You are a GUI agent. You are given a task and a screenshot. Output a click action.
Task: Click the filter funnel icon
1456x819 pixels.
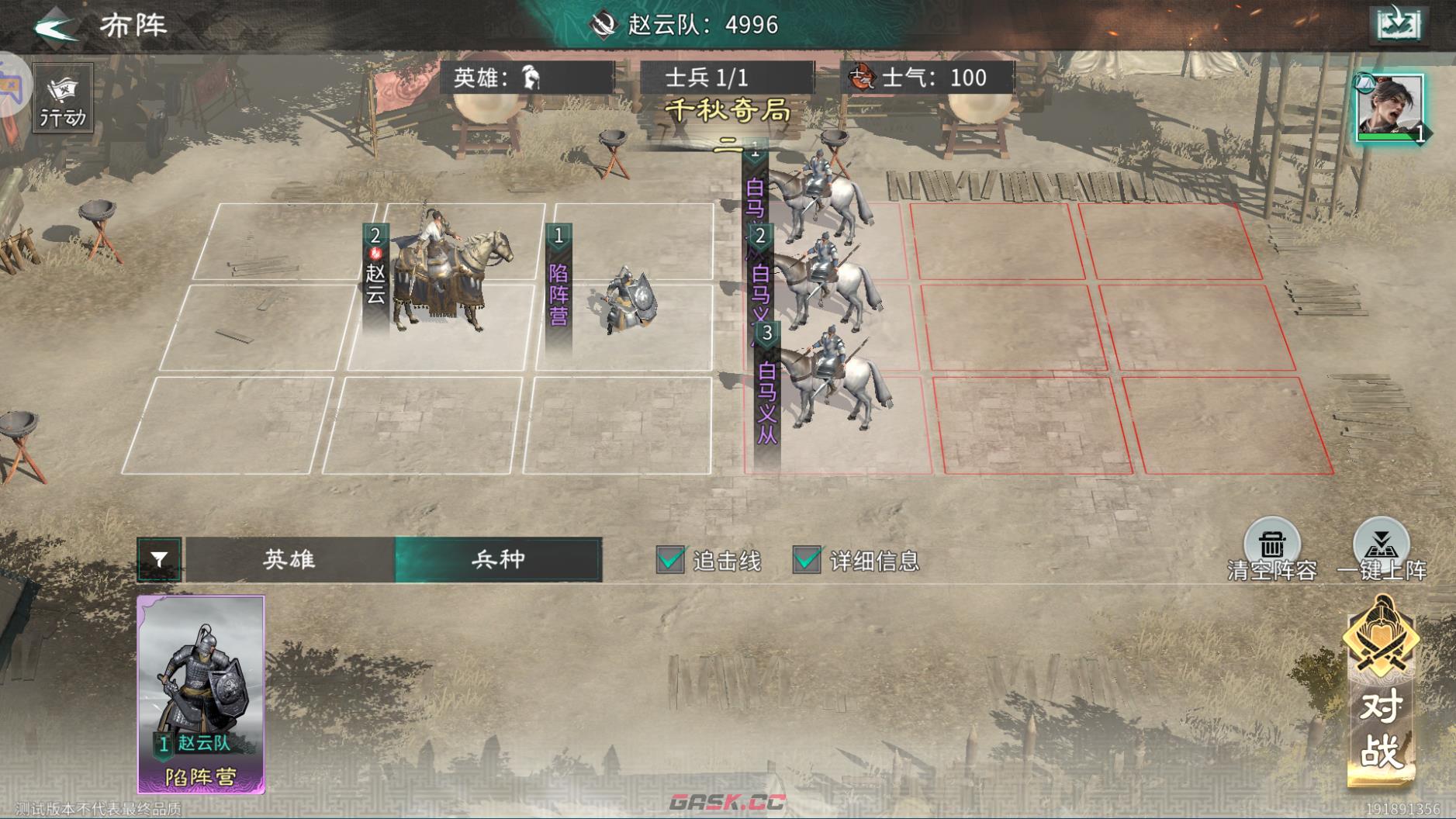pos(160,559)
